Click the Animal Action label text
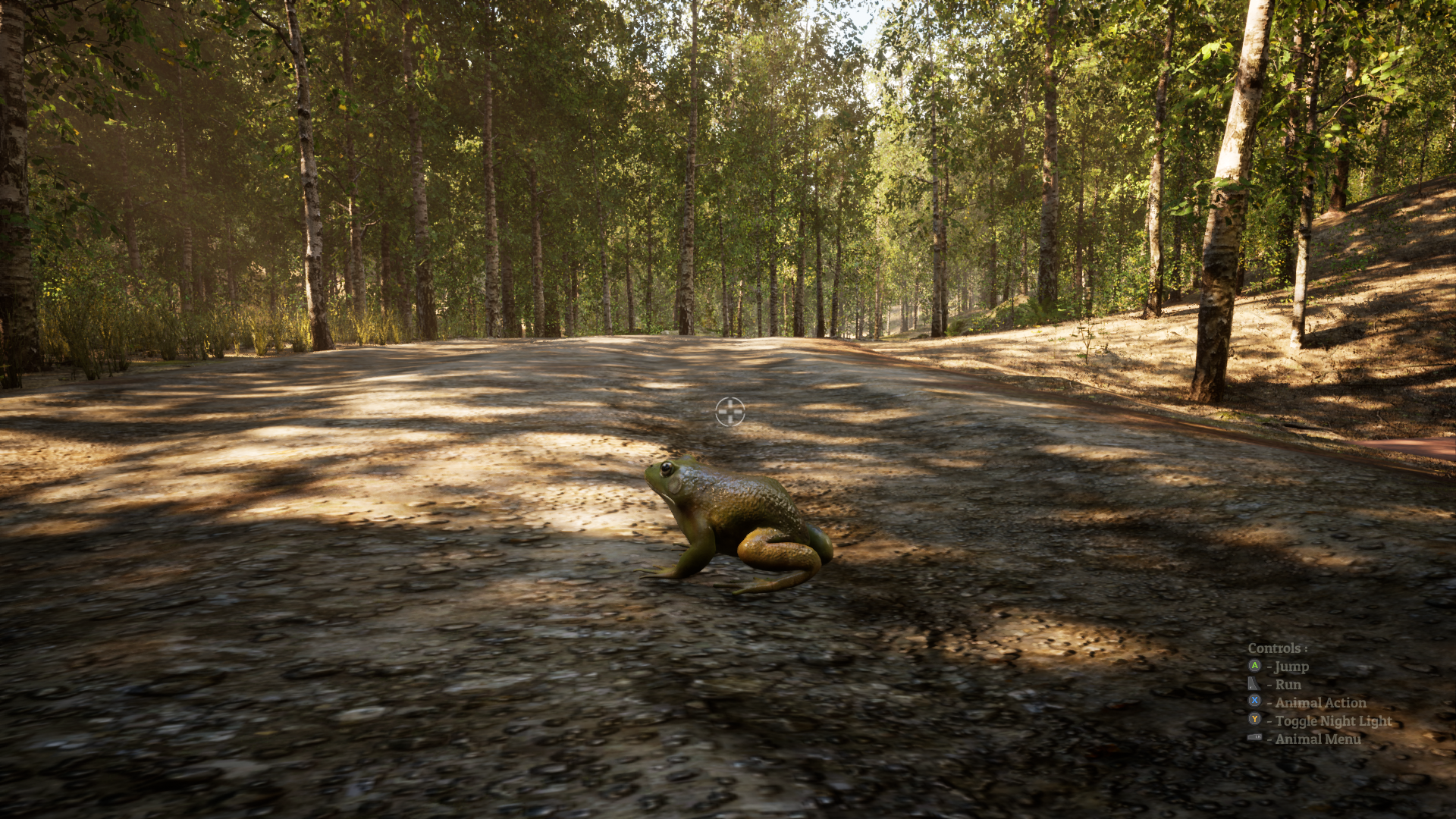Screen dimensions: 1456x819 tap(1321, 702)
